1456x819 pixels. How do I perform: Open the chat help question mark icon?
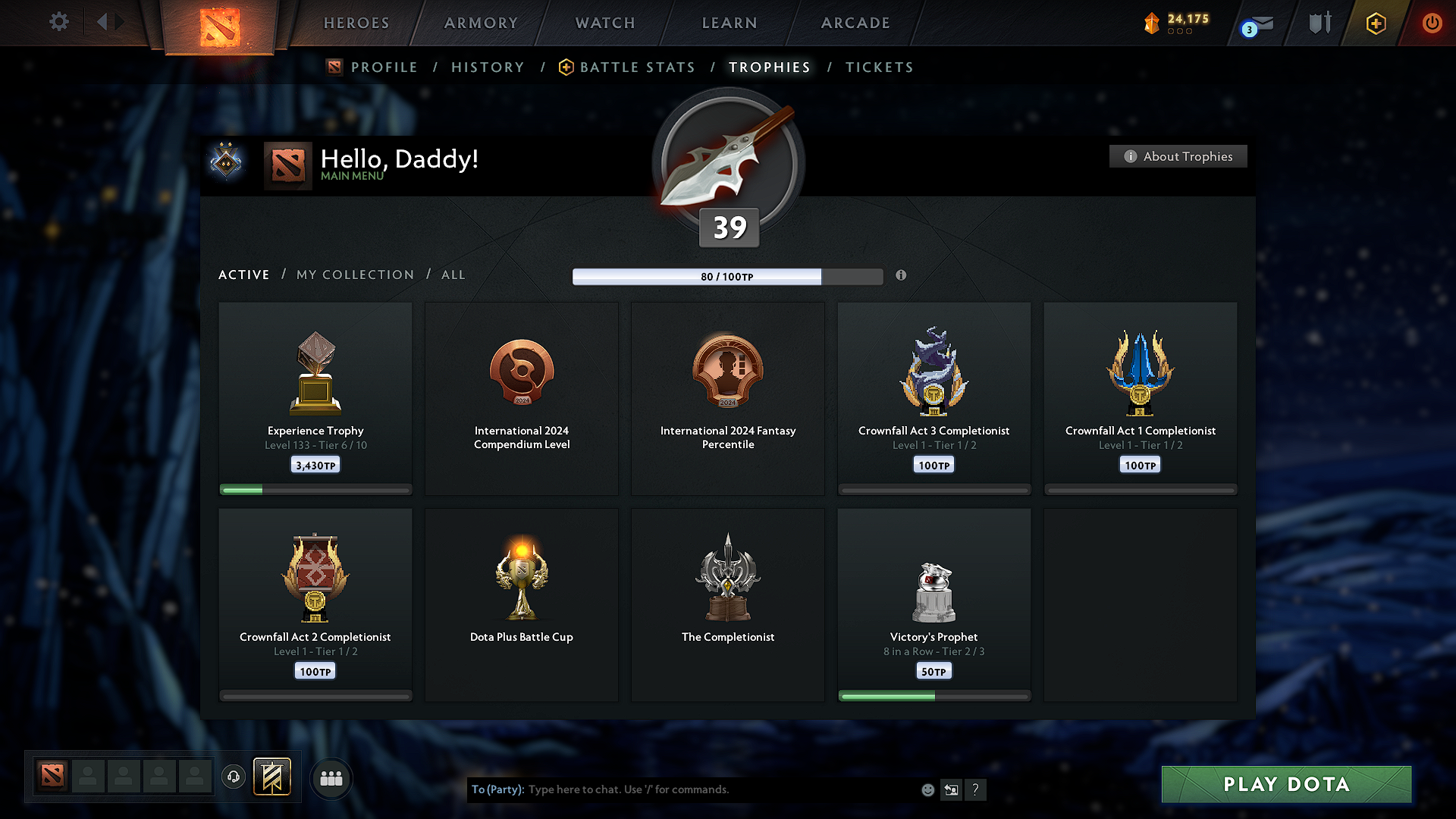tap(976, 789)
